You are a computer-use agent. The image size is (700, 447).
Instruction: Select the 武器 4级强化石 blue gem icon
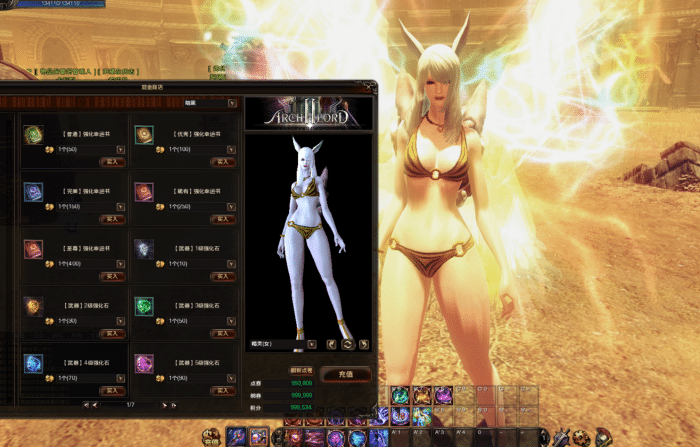click(34, 363)
